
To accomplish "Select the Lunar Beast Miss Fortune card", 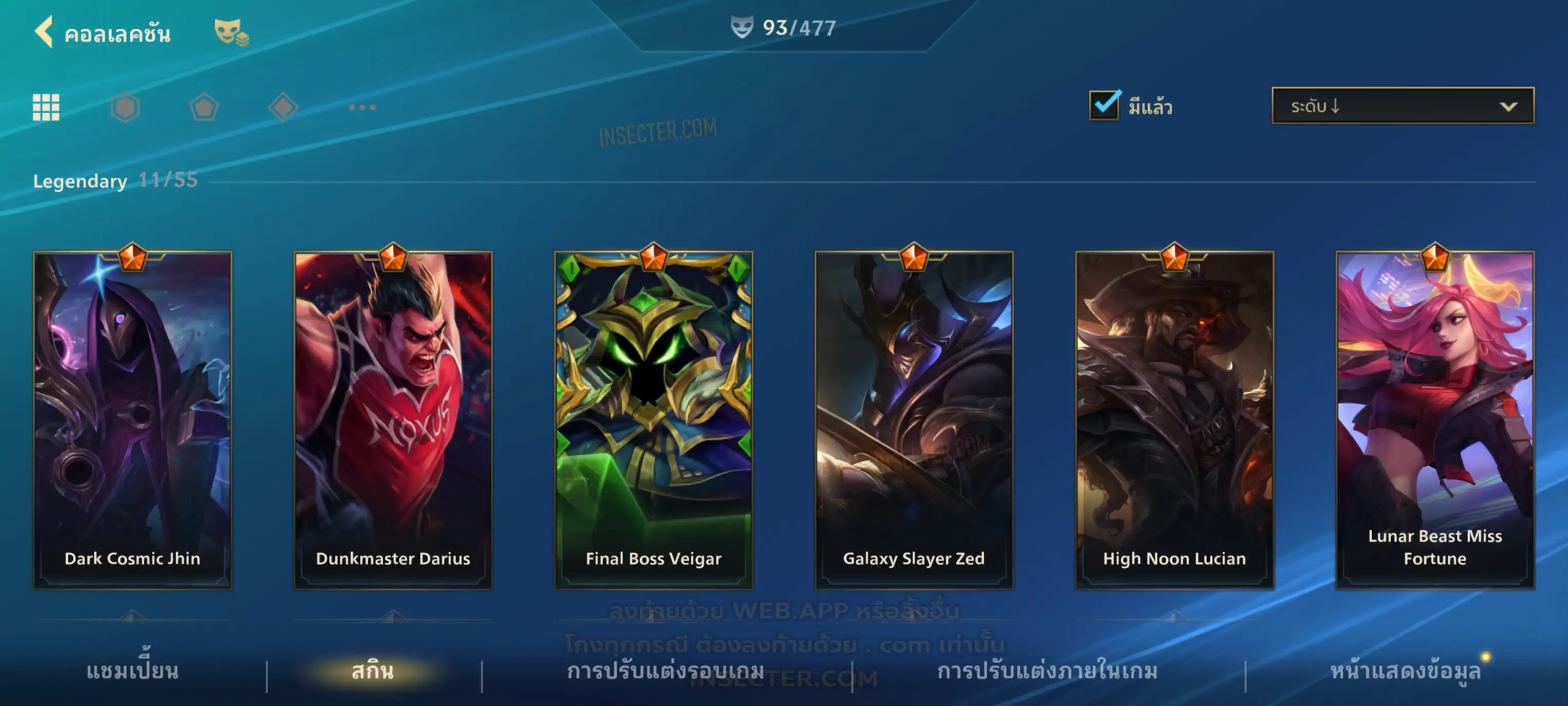I will pos(1435,420).
